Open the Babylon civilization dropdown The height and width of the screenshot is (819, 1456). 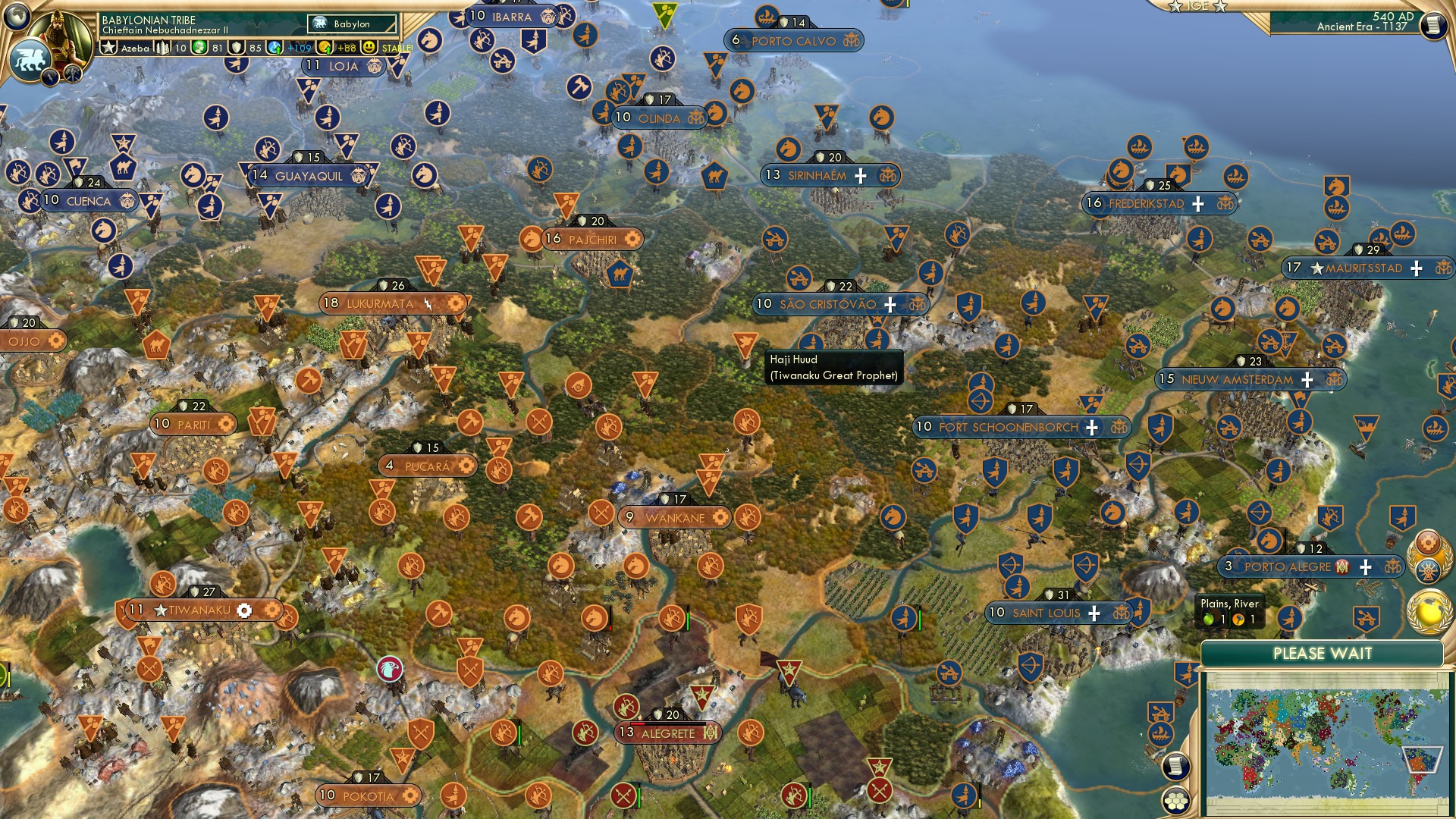pos(350,24)
